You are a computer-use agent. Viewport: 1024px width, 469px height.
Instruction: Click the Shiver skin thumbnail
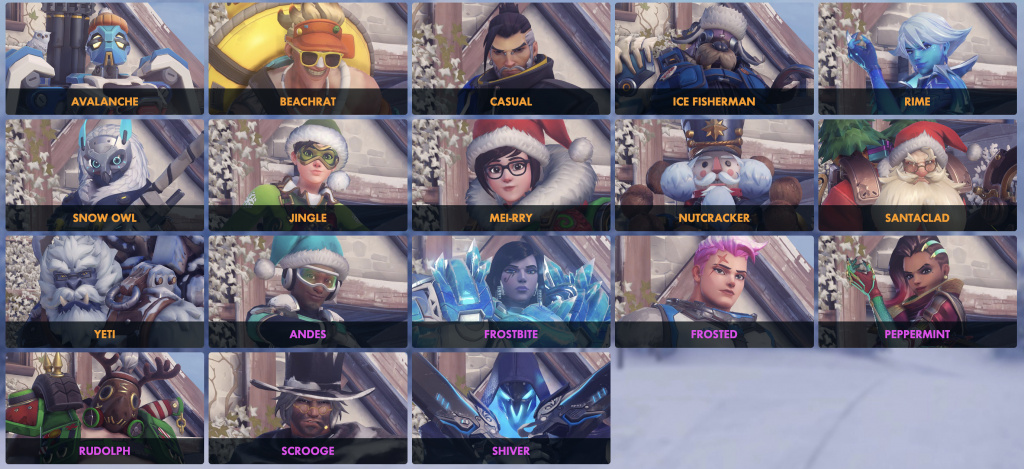tap(510, 407)
